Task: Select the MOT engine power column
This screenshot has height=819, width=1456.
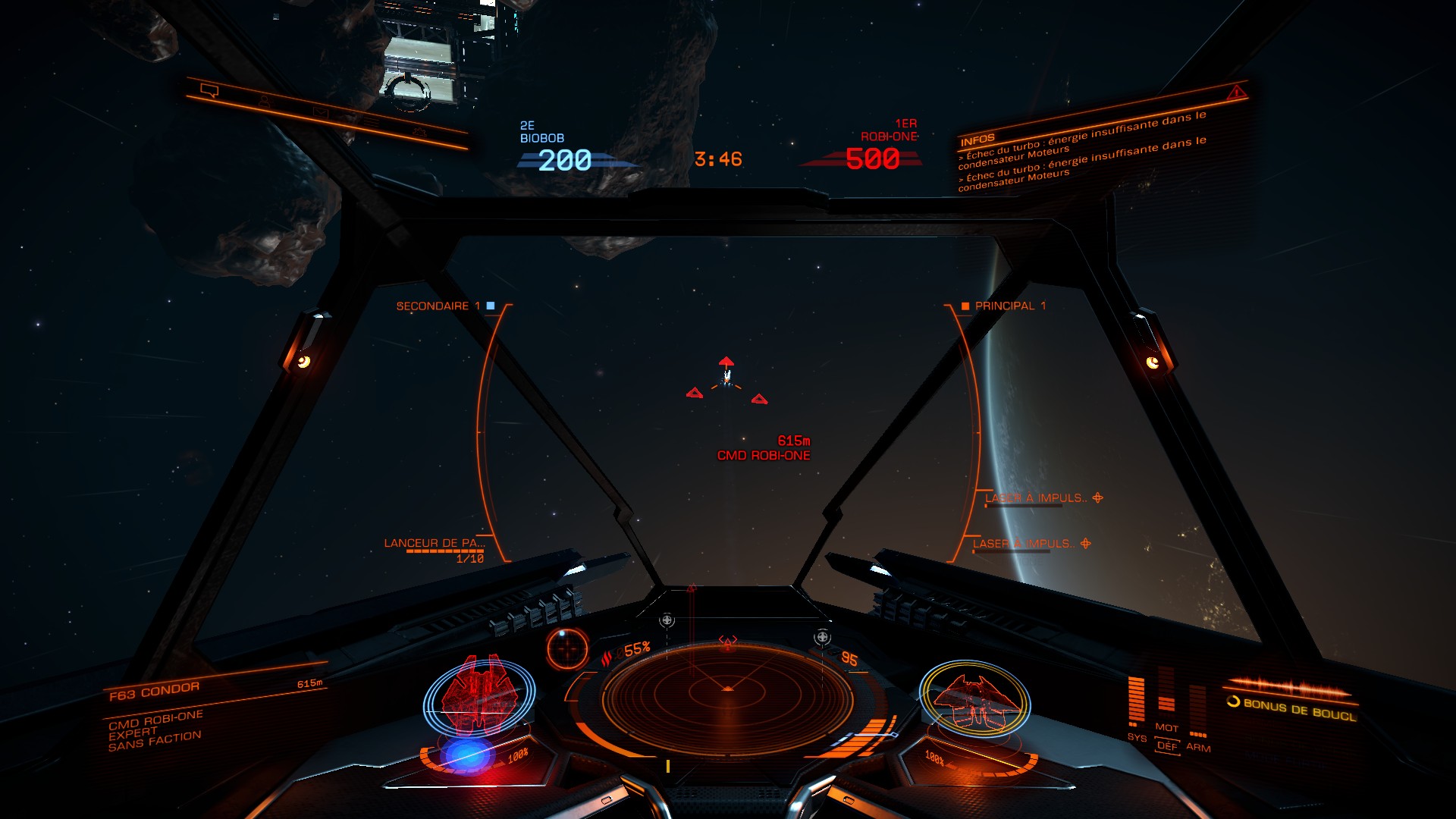Action: click(1166, 698)
